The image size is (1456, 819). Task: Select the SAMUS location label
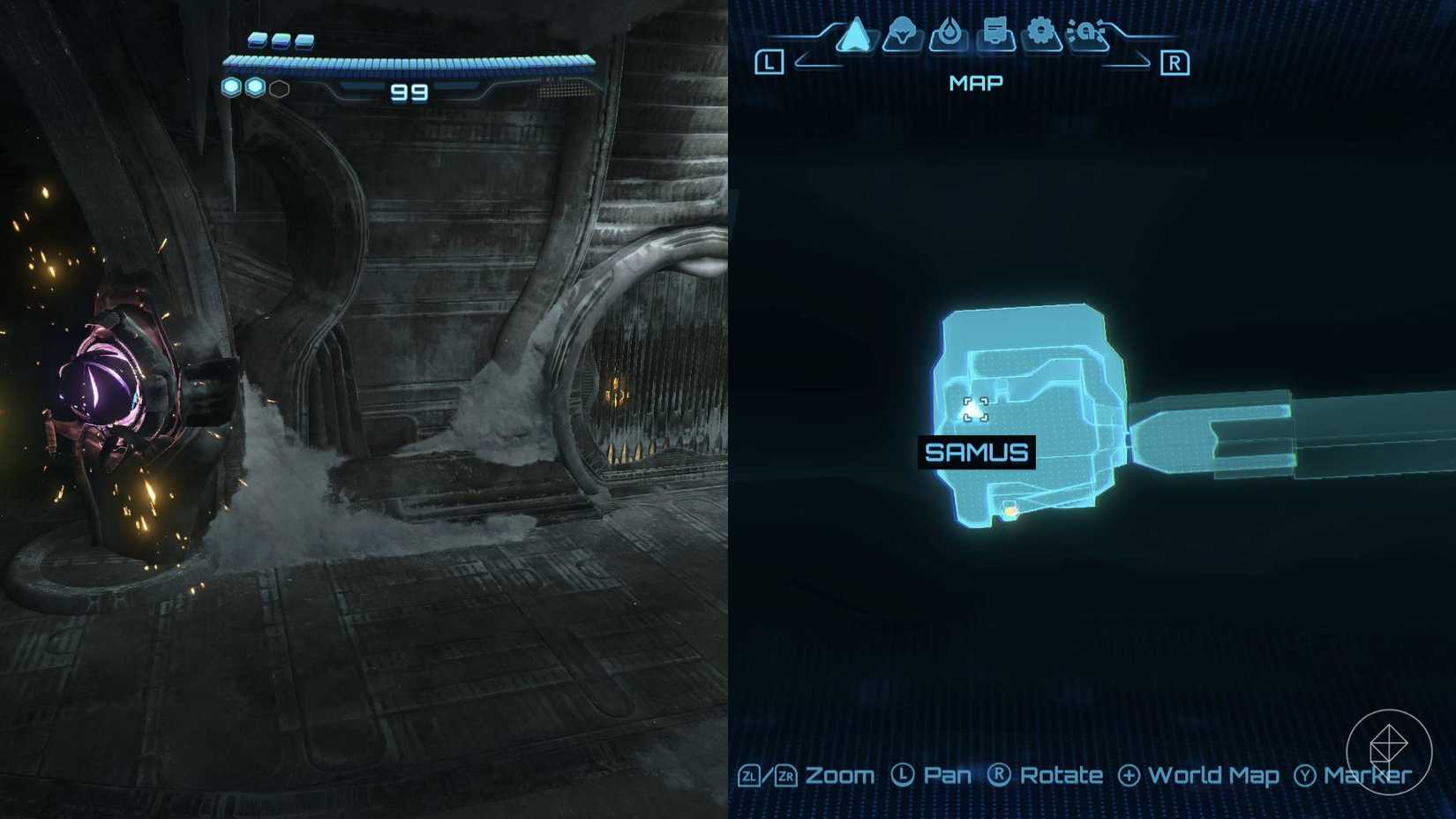pyautogui.click(x=976, y=453)
